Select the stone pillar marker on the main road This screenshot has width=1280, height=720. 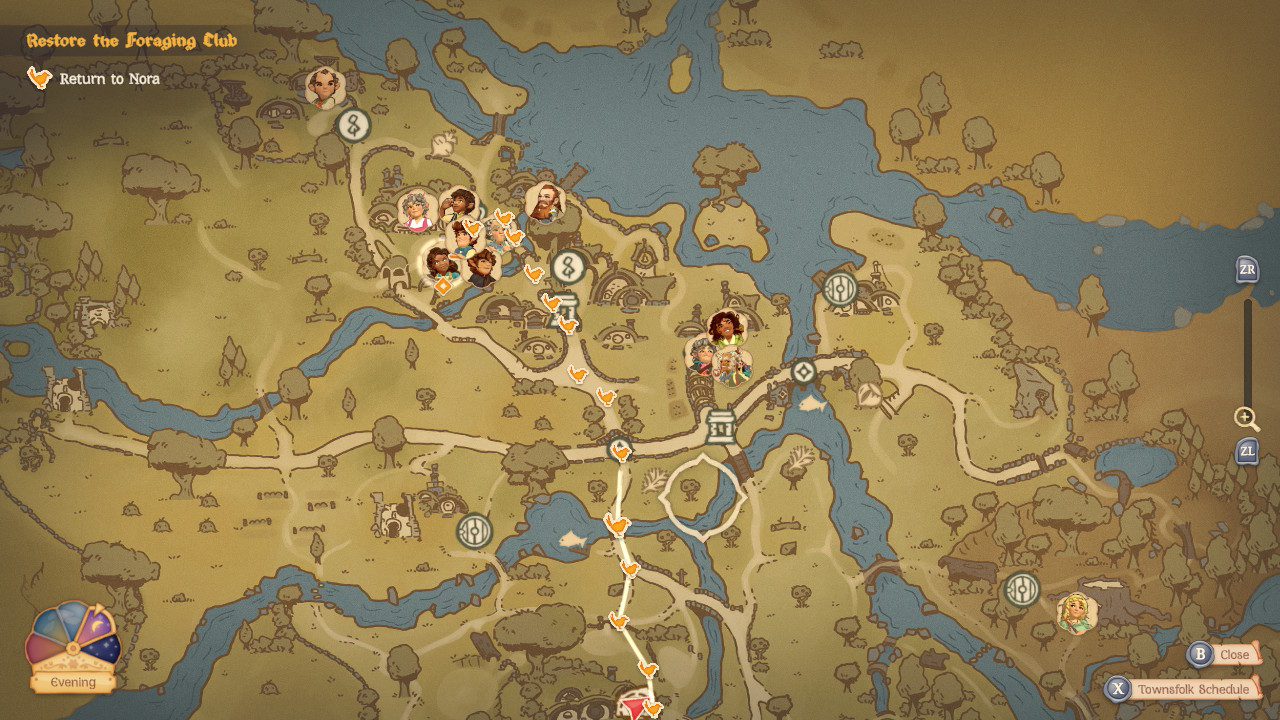pyautogui.click(x=718, y=427)
